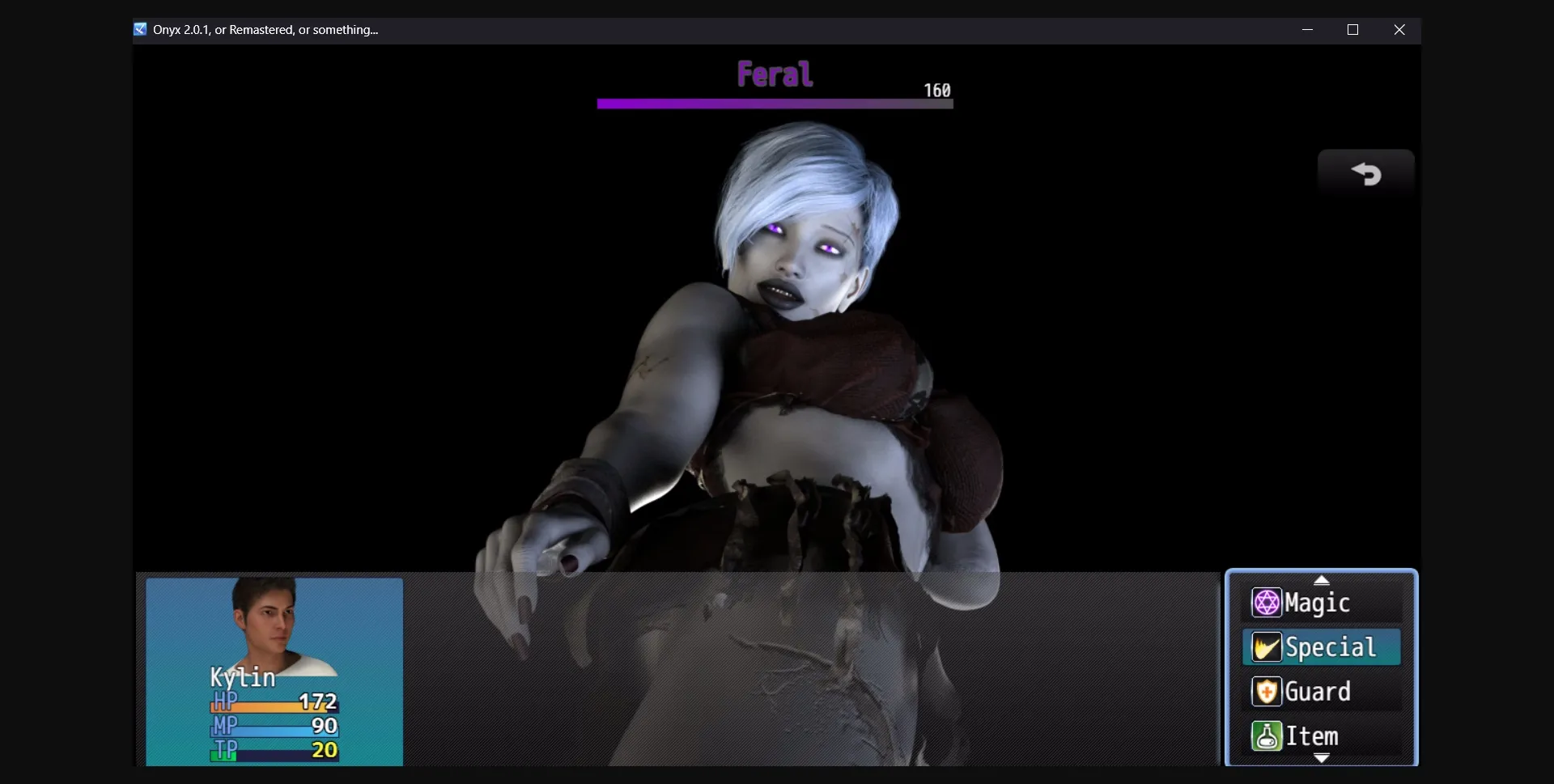
Task: Select the Guard shield icon
Action: tap(1266, 691)
